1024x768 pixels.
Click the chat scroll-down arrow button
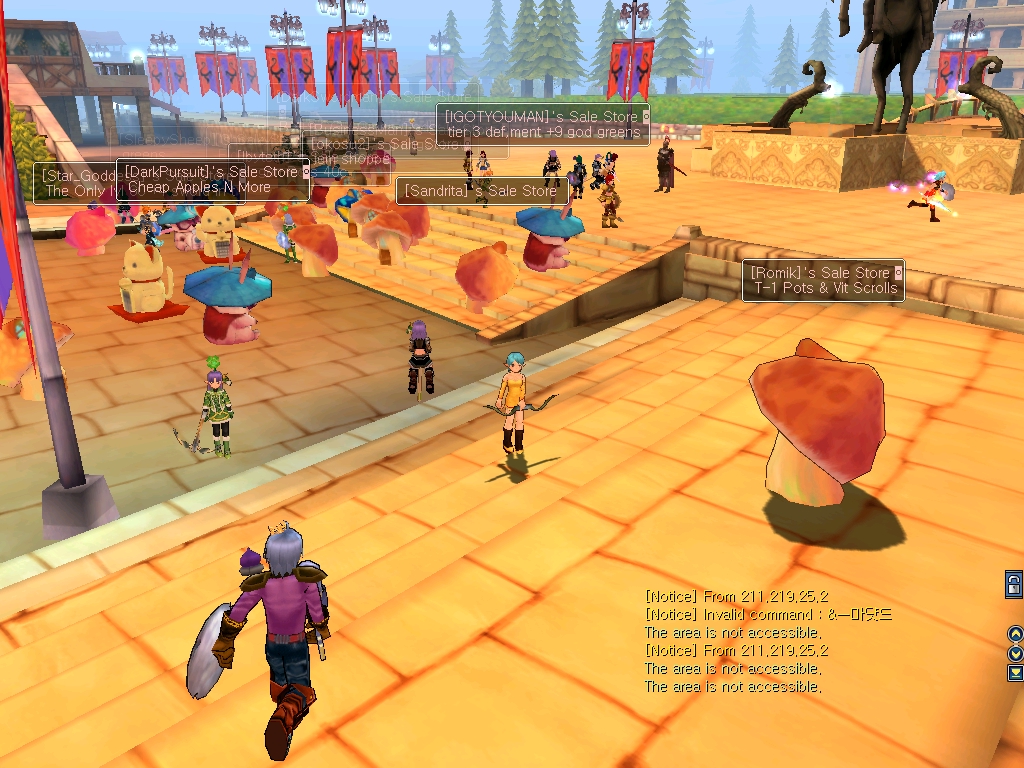coord(1015,653)
